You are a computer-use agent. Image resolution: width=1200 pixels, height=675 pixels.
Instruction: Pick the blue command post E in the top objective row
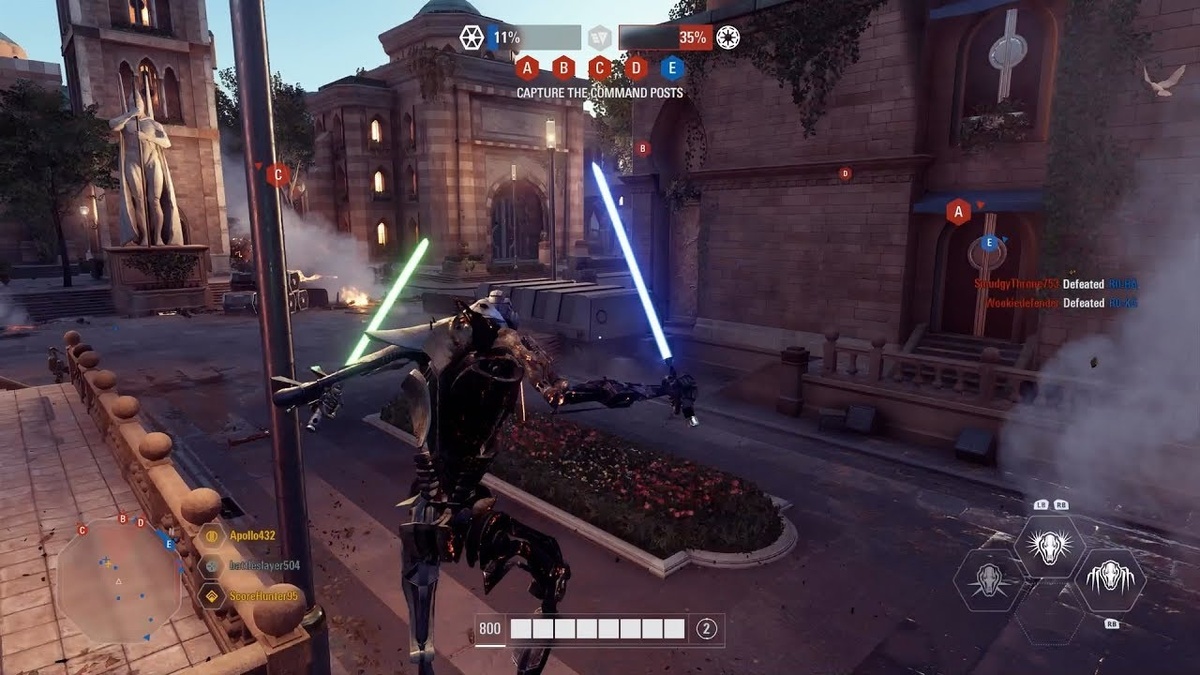pyautogui.click(x=672, y=68)
